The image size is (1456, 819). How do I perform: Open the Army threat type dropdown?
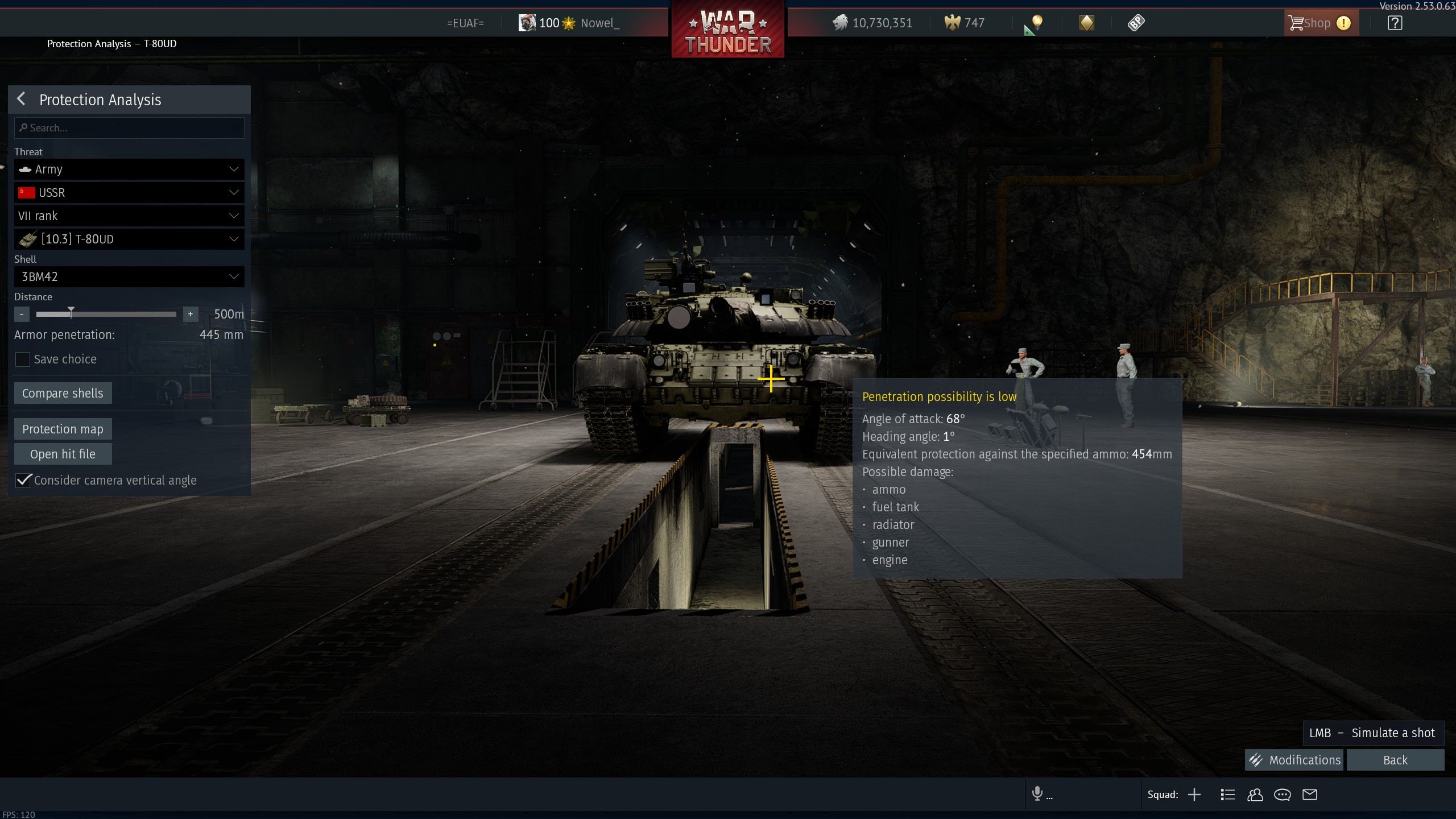(x=129, y=169)
